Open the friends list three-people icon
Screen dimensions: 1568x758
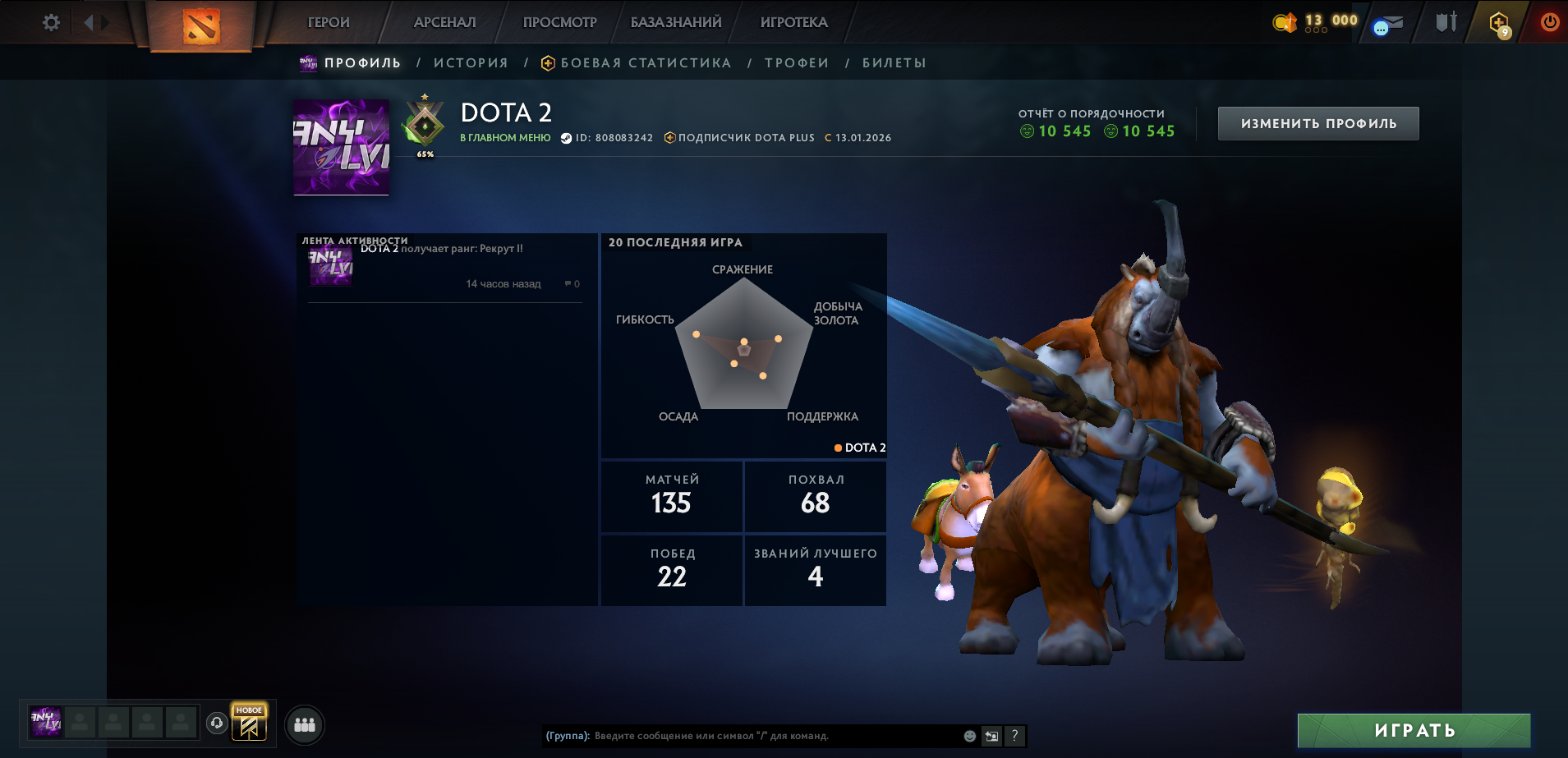click(305, 724)
